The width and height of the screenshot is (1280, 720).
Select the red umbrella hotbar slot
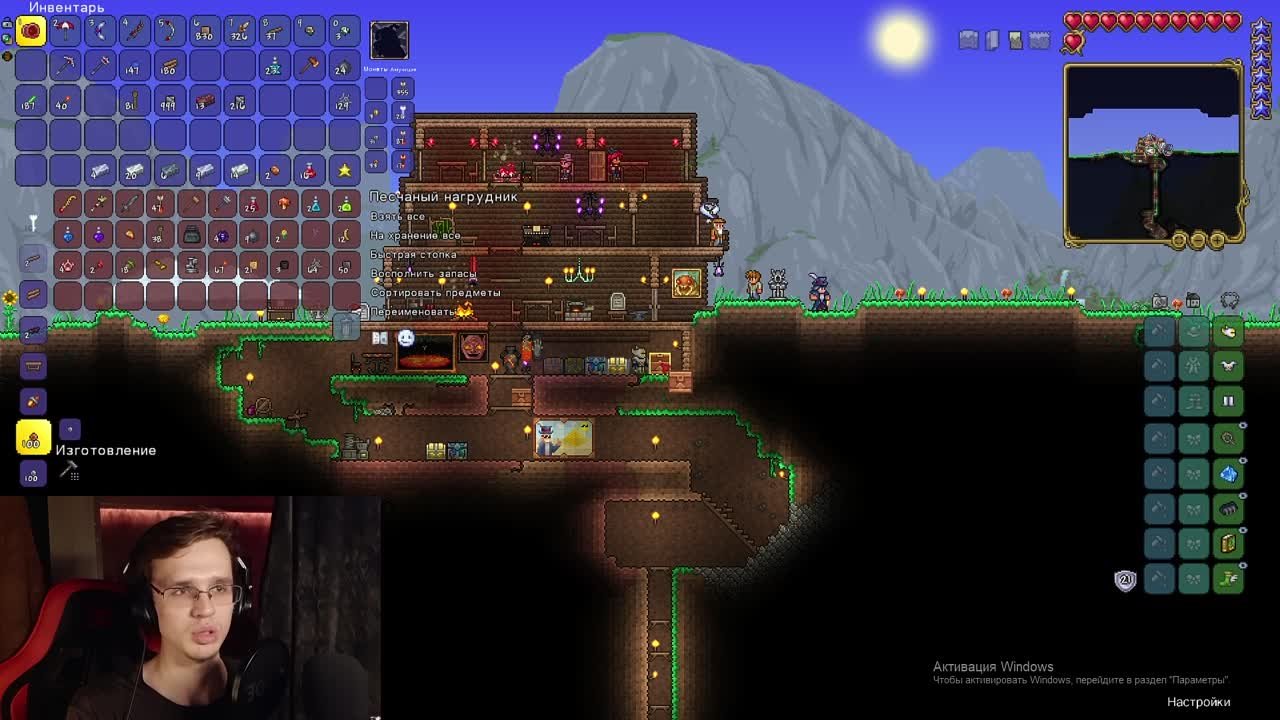pos(65,31)
